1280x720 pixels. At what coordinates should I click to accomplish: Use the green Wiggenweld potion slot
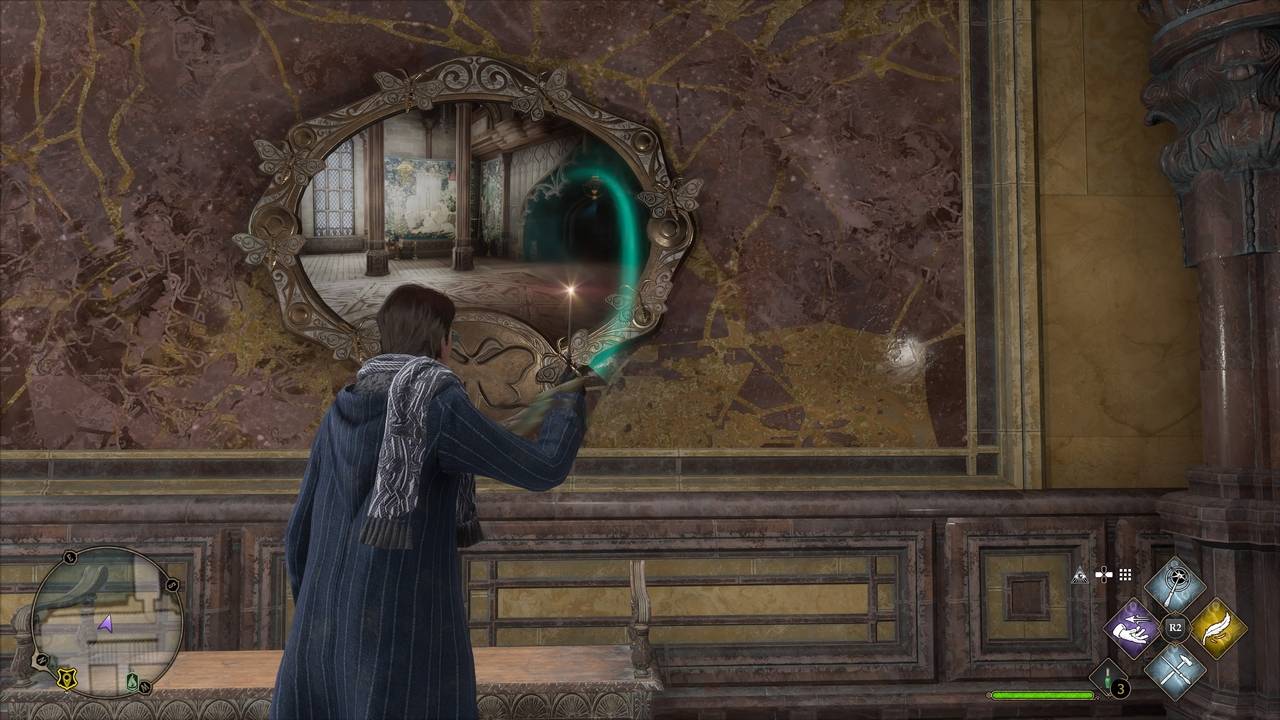[x=1107, y=679]
